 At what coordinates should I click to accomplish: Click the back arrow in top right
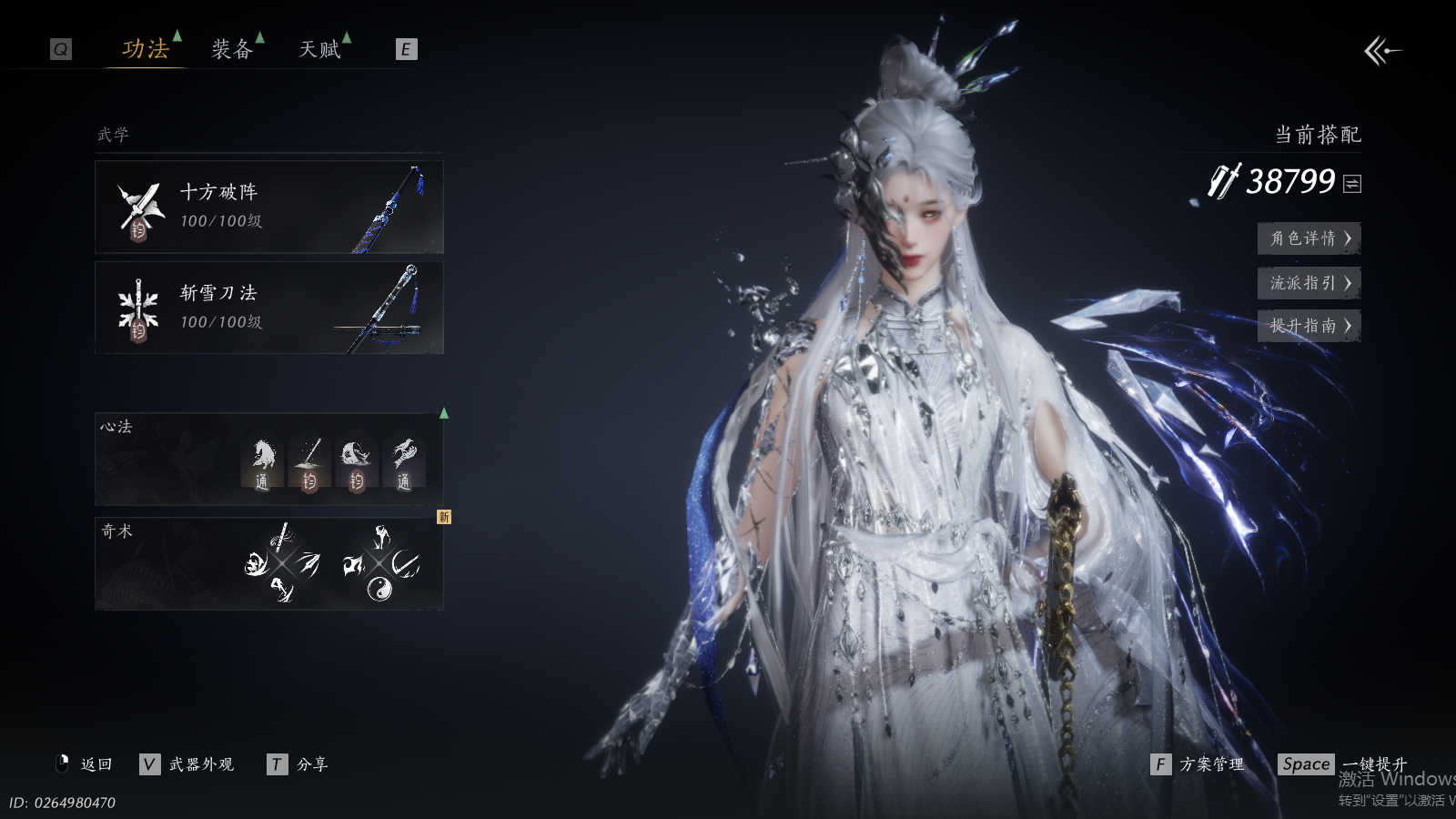tap(1381, 51)
